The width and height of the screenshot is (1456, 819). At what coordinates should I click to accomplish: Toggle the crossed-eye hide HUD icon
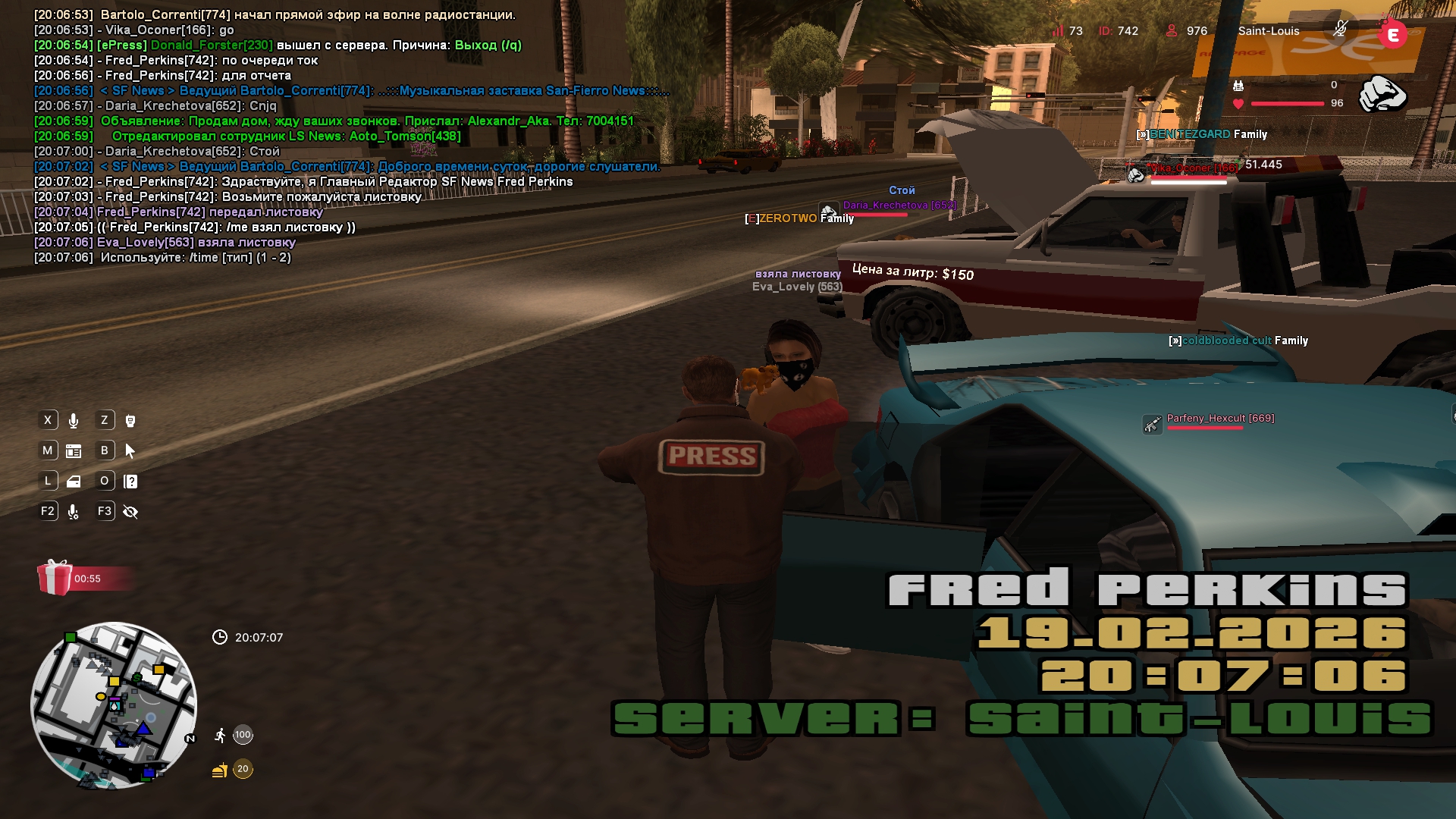click(130, 512)
